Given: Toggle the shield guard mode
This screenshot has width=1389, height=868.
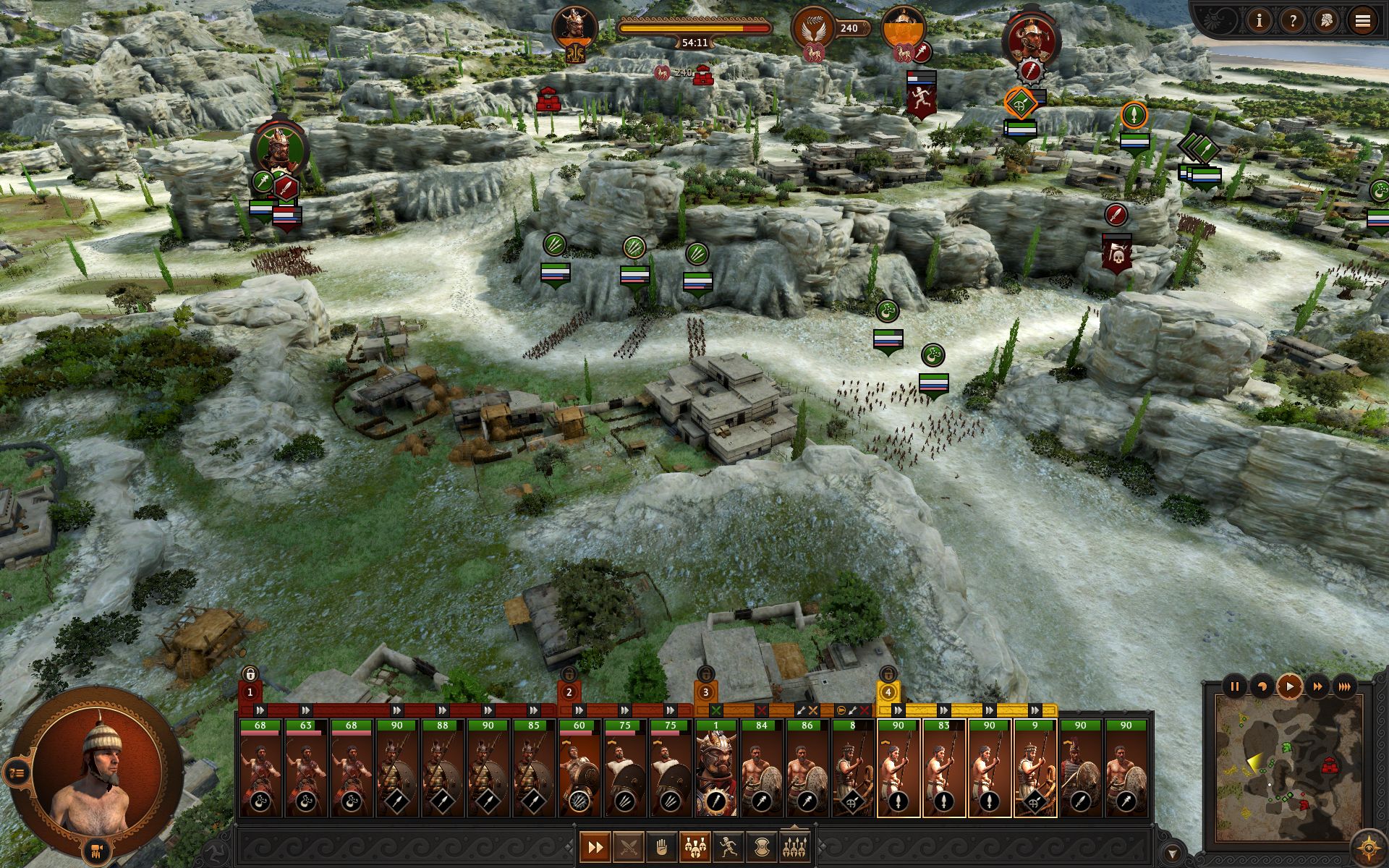Looking at the screenshot, I should [761, 846].
